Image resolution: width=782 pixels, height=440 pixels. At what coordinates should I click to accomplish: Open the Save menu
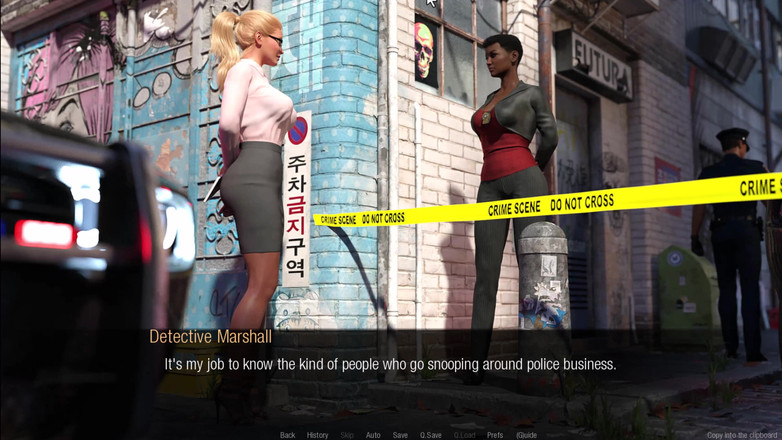[400, 435]
